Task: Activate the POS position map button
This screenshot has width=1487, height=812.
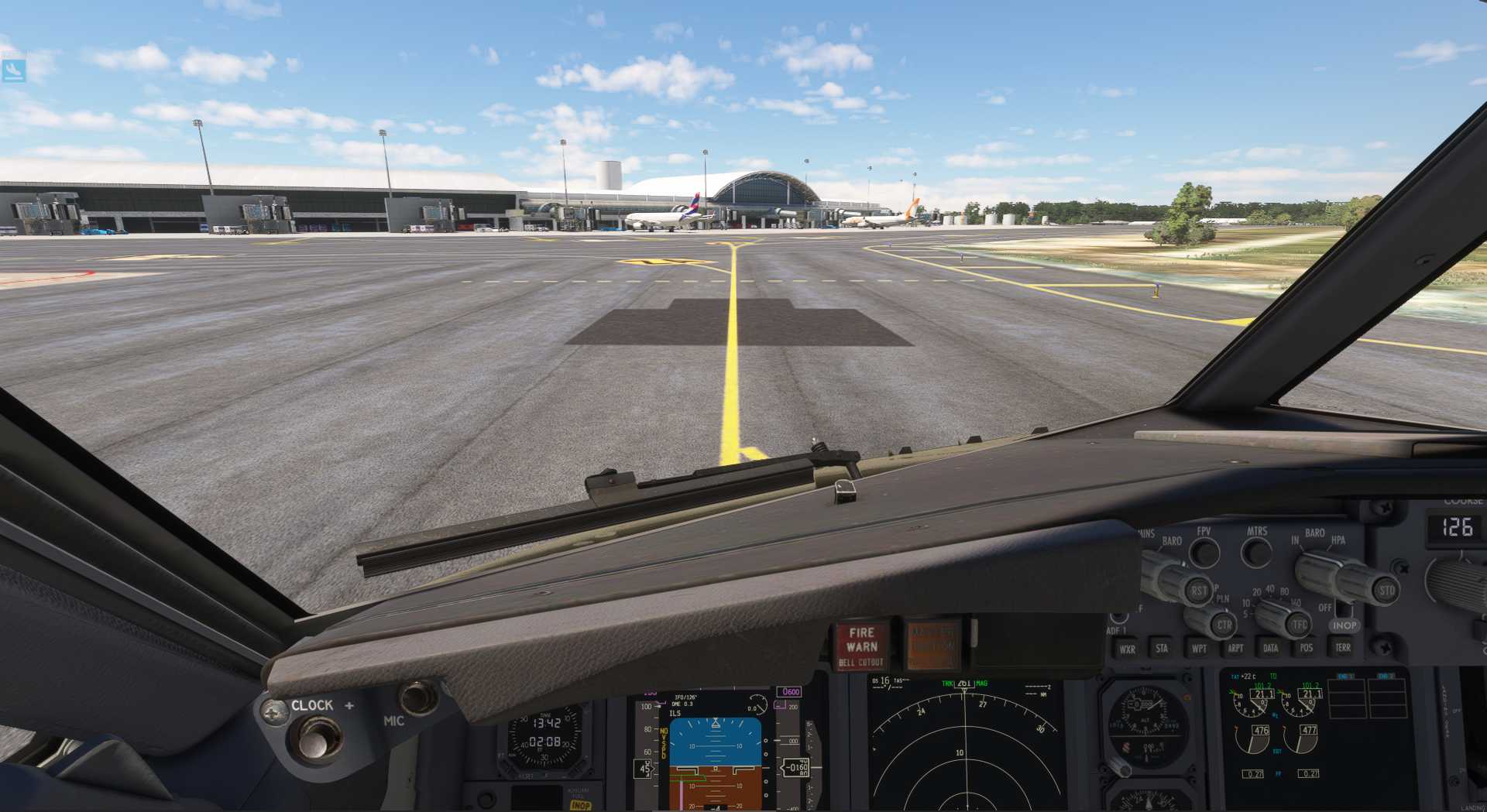Action: 1307,648
